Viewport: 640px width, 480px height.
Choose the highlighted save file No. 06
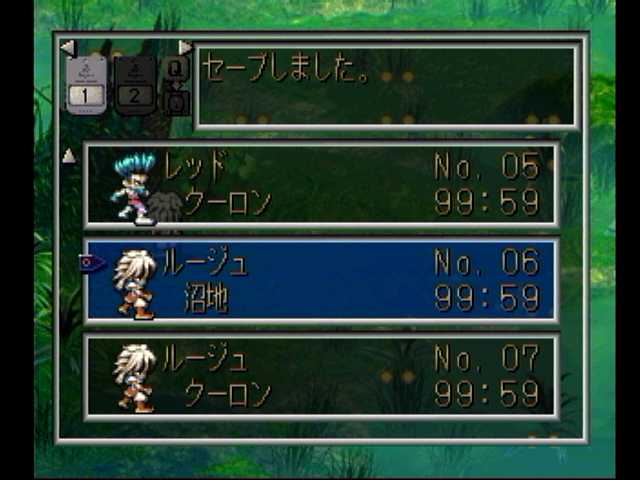(320, 281)
